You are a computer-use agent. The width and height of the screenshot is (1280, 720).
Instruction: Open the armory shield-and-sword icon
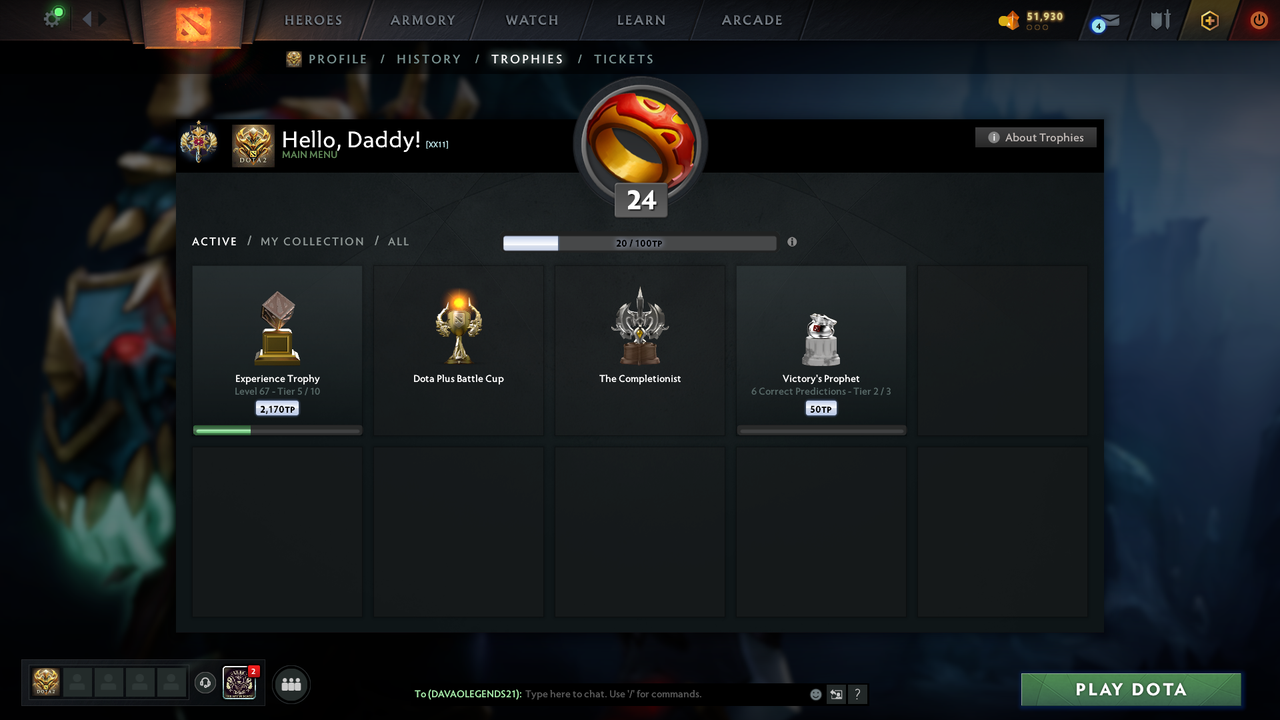pos(1159,20)
